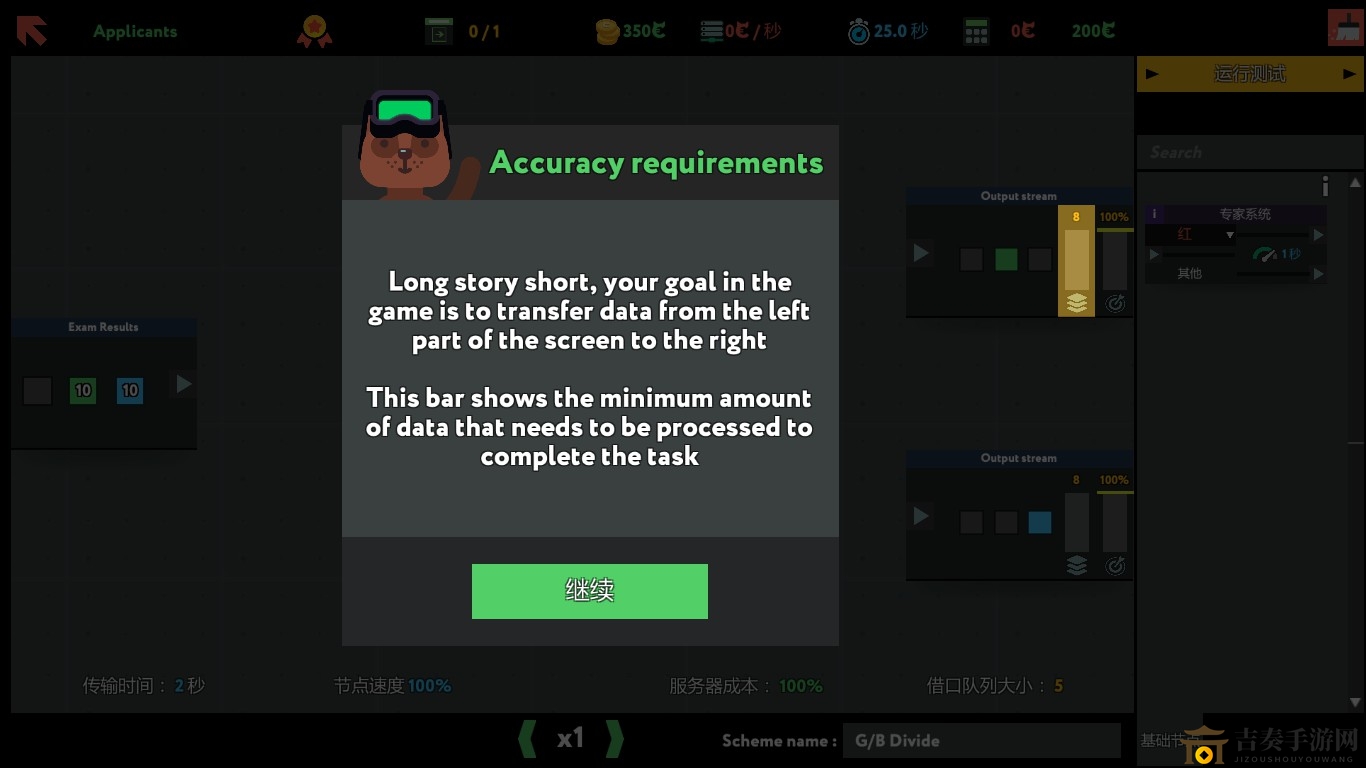This screenshot has width=1366, height=768.
Task: Click 运行测试 to run the test
Action: [1251, 73]
